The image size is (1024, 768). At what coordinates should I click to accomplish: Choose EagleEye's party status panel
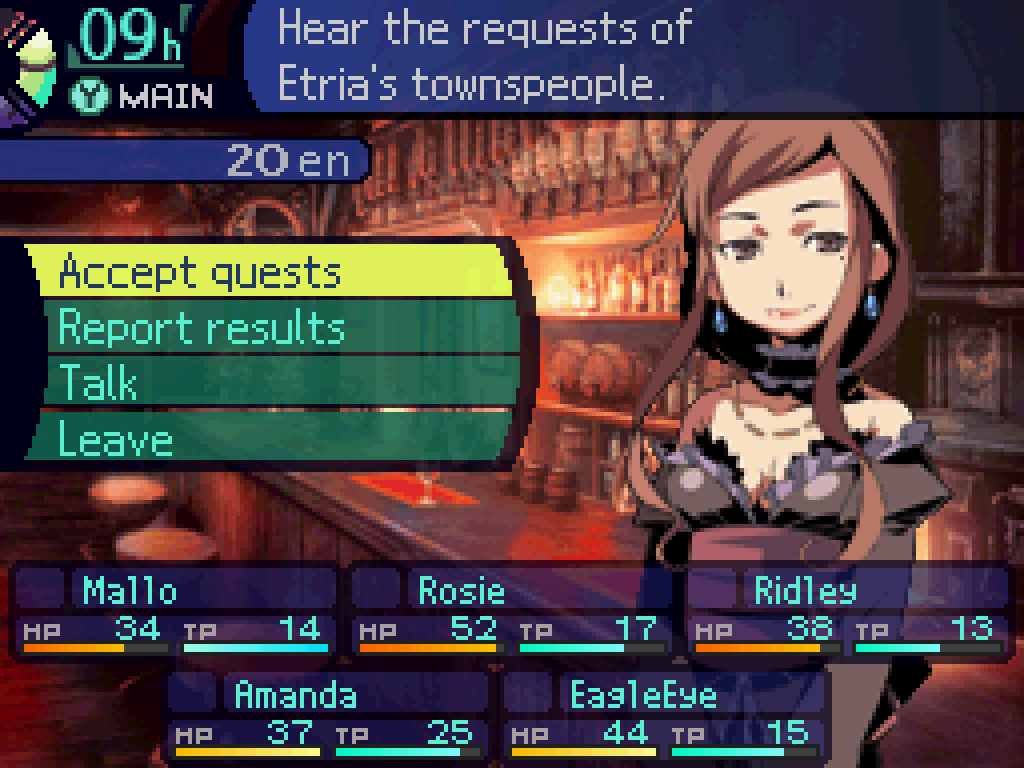pyautogui.click(x=664, y=714)
